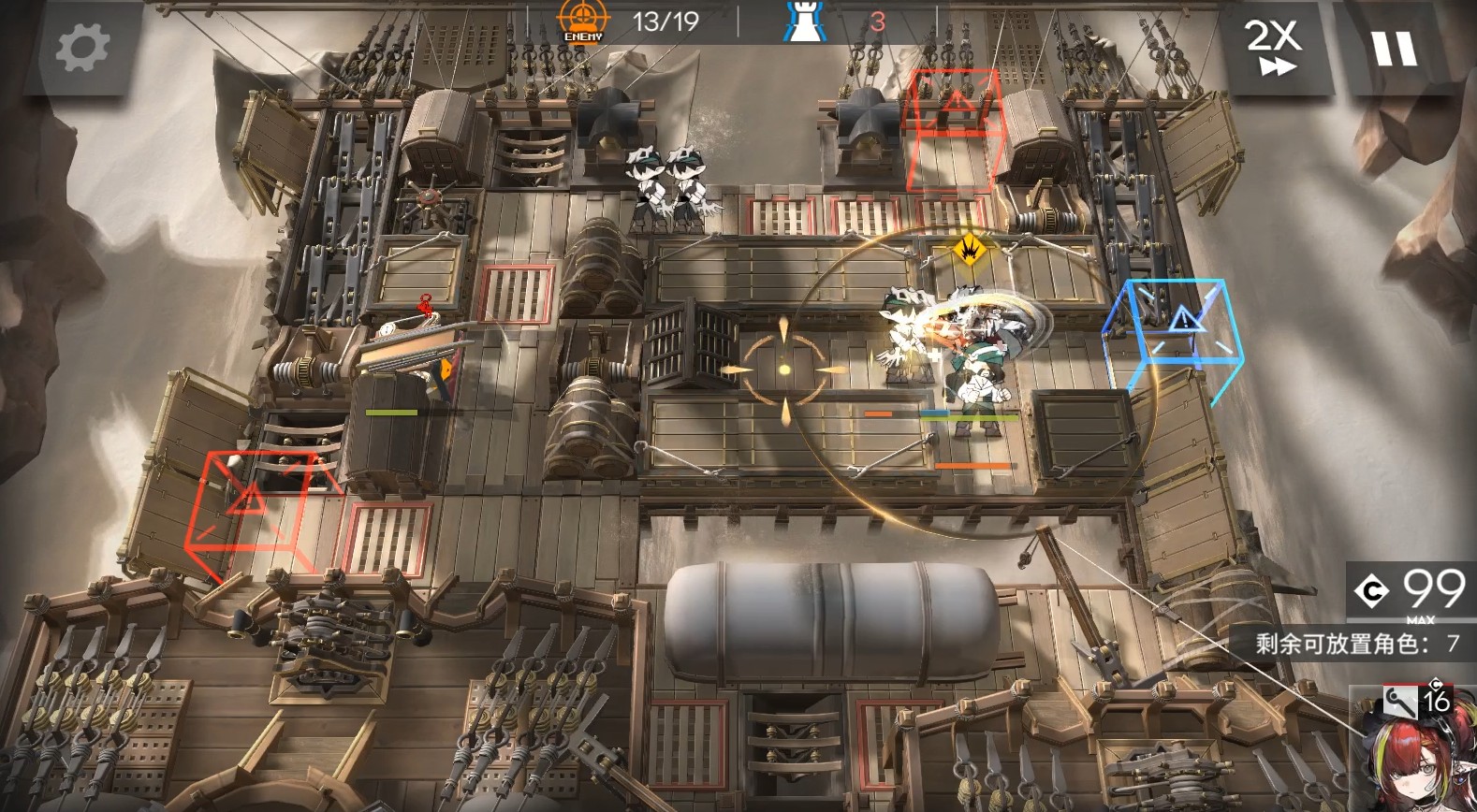
Task: Toggle the 2X game speed
Action: tap(1274, 47)
